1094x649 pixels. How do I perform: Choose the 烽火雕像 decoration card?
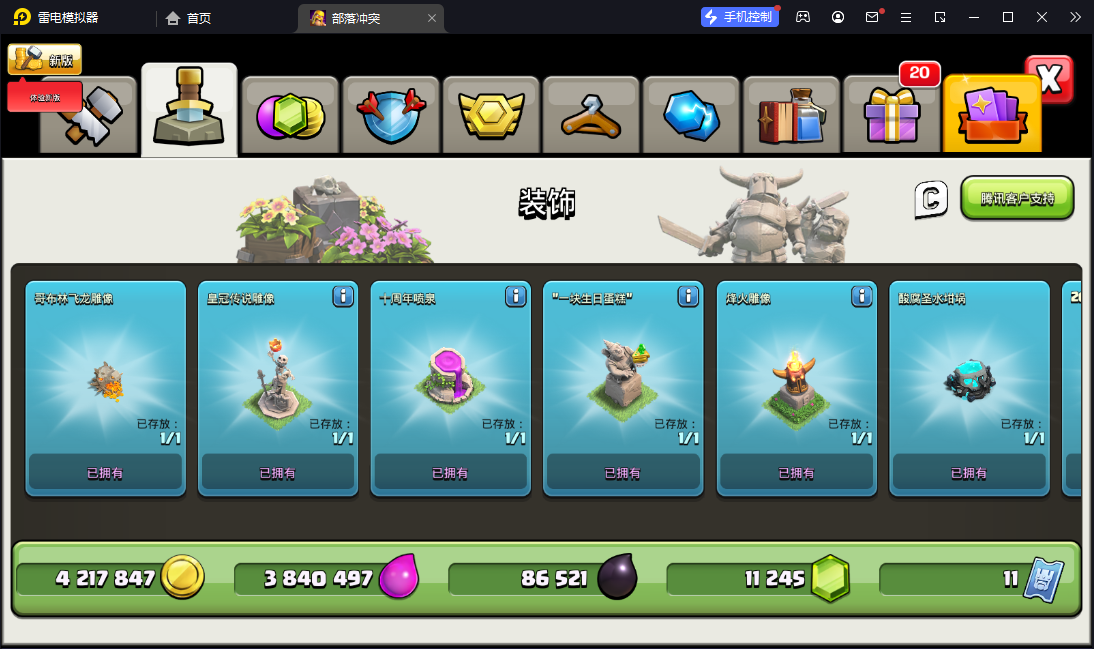pyautogui.click(x=795, y=380)
